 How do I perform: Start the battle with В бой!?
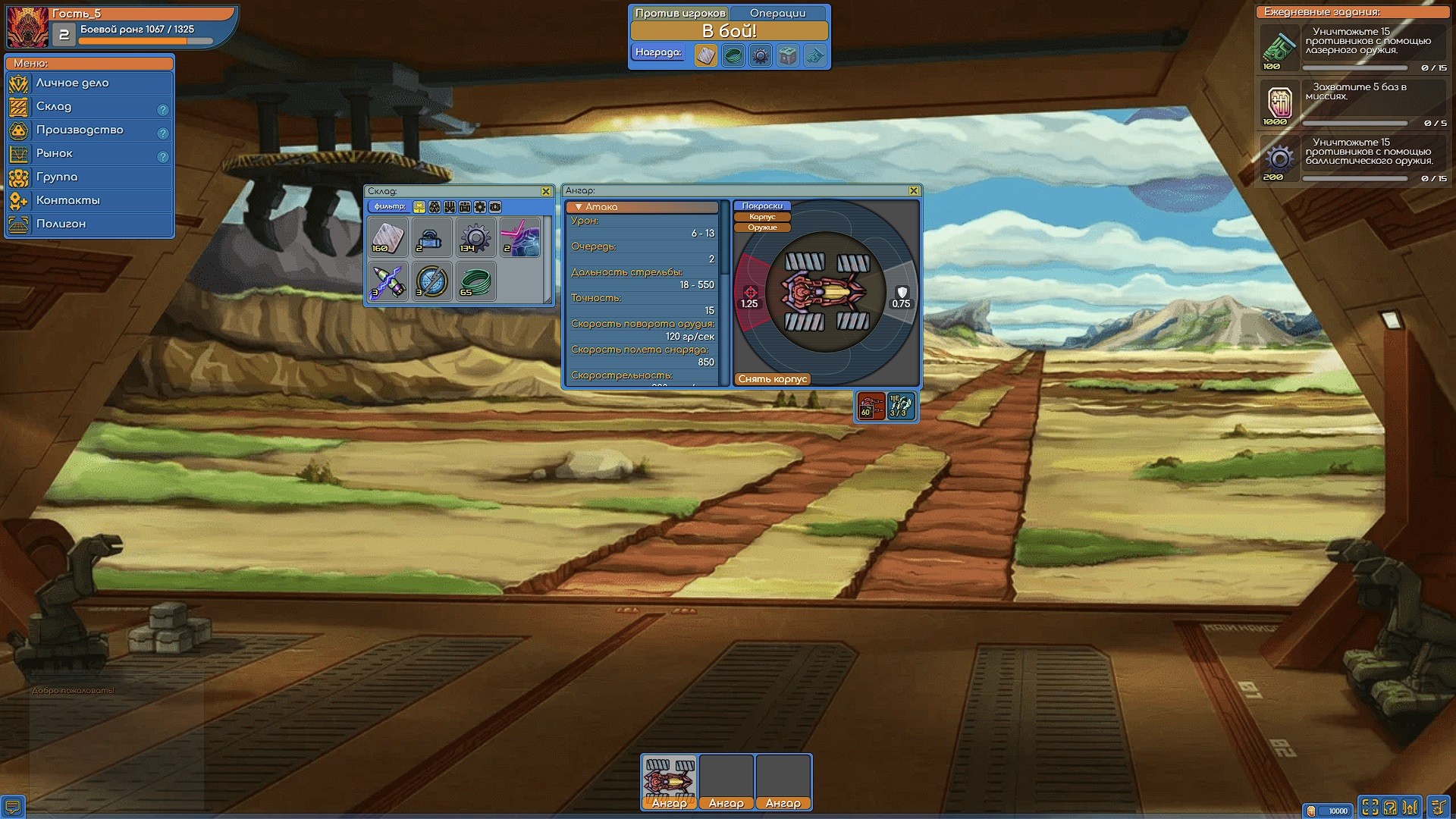click(x=729, y=31)
